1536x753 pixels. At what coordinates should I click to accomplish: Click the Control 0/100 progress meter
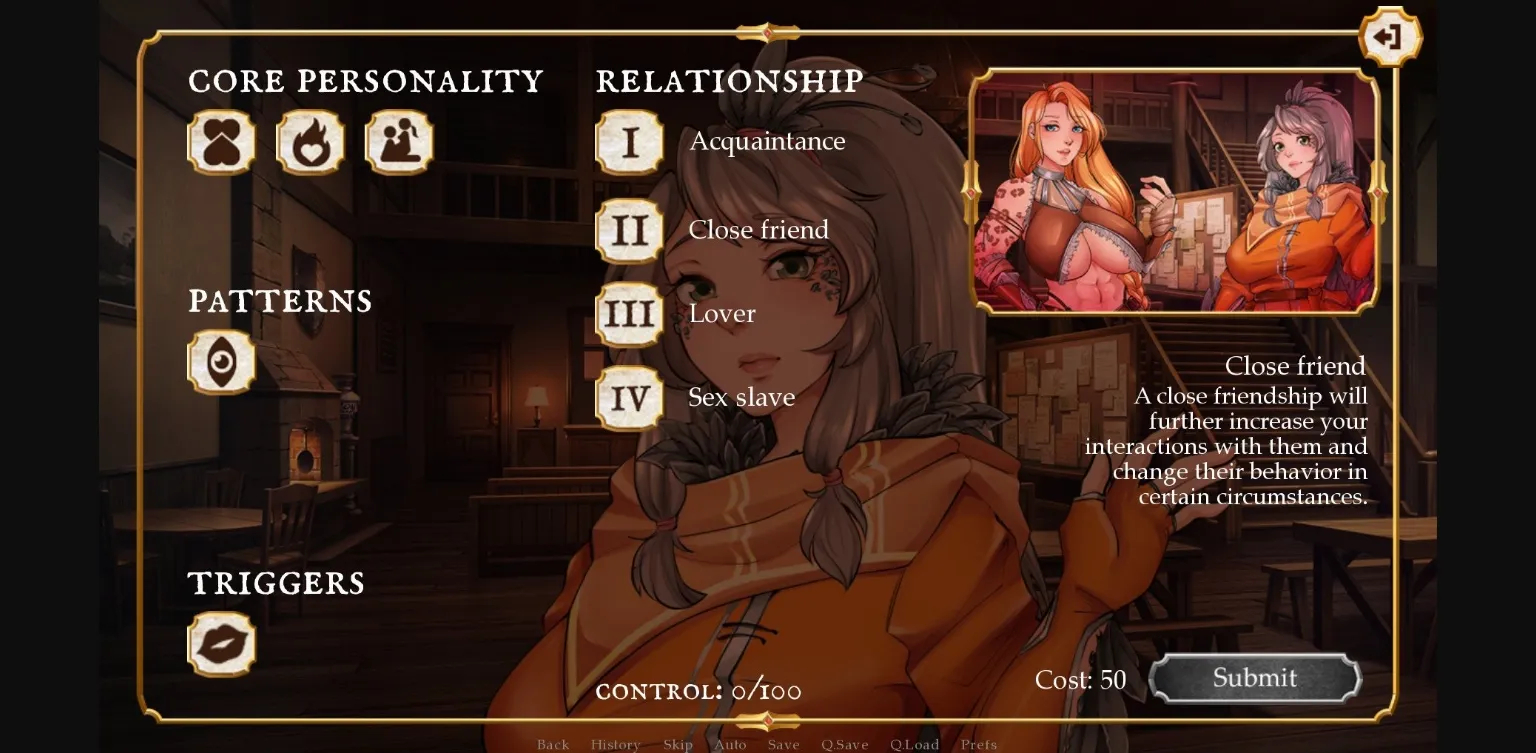coord(698,690)
